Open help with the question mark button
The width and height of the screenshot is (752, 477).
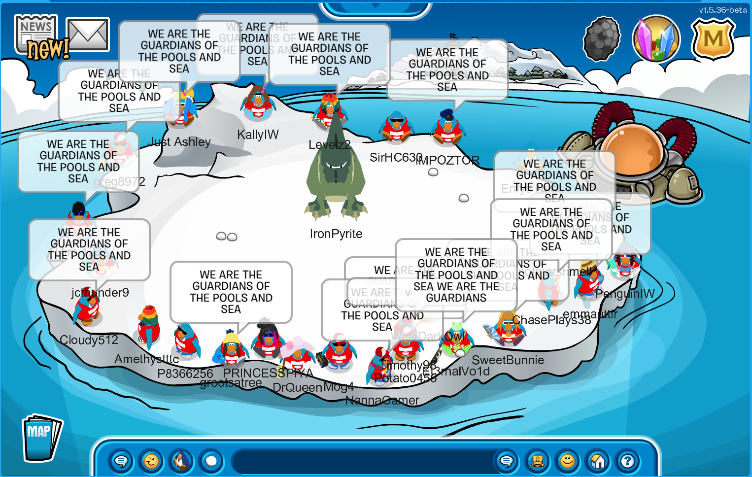coord(627,461)
